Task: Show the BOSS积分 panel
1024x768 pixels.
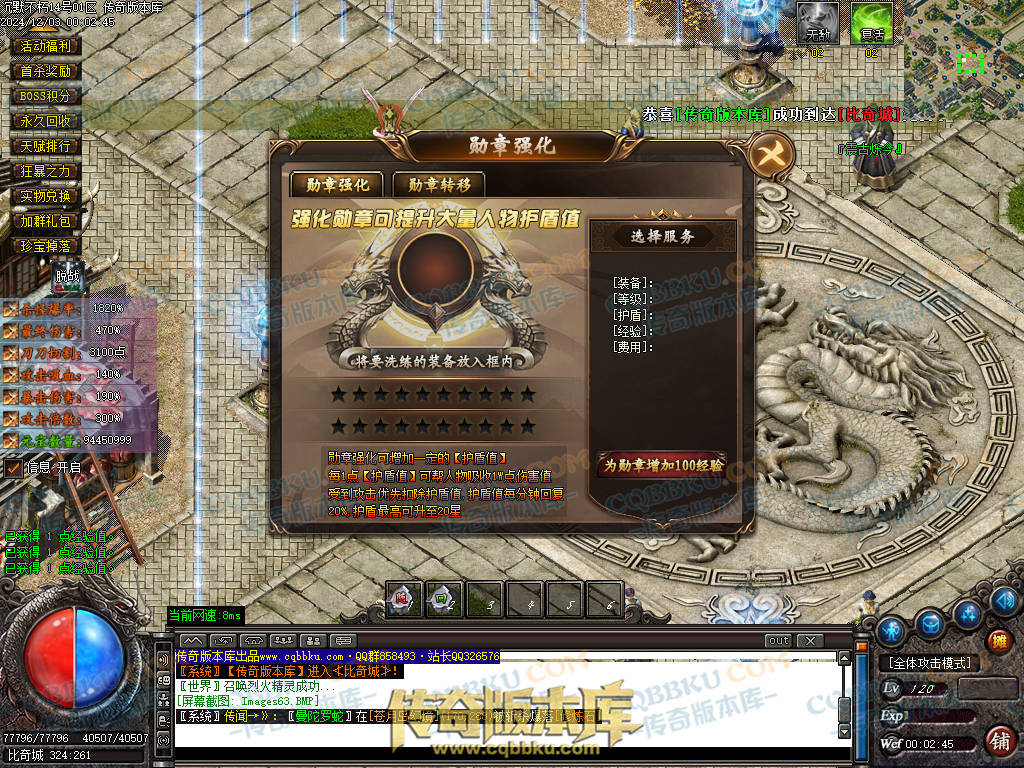Action: click(x=45, y=96)
